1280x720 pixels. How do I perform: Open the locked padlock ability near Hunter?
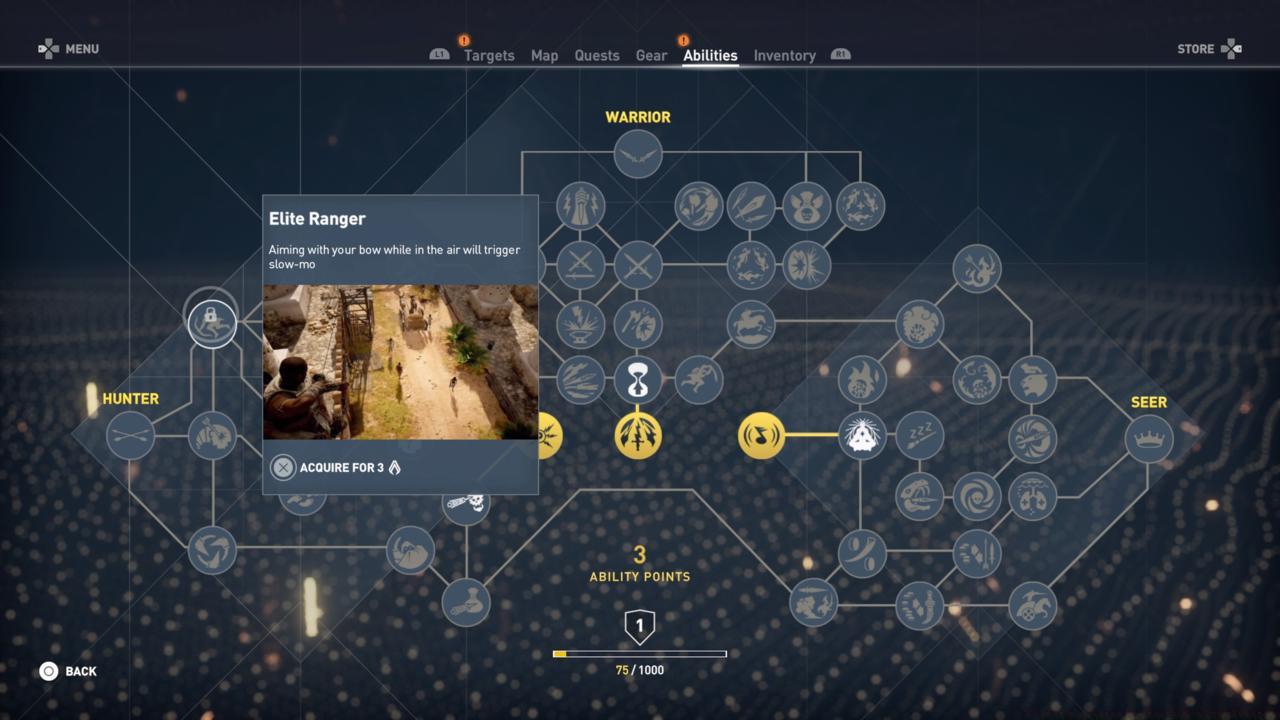click(211, 322)
